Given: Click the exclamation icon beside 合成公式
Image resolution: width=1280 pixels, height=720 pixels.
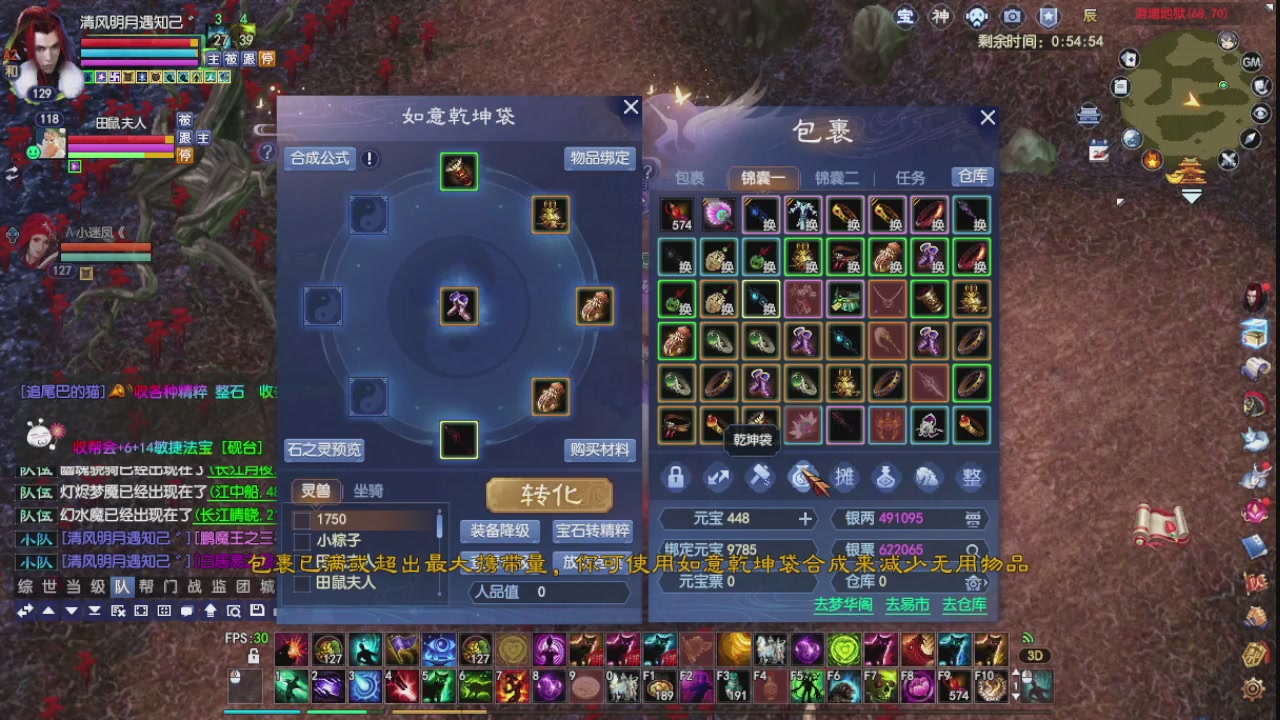Looking at the screenshot, I should click(369, 158).
